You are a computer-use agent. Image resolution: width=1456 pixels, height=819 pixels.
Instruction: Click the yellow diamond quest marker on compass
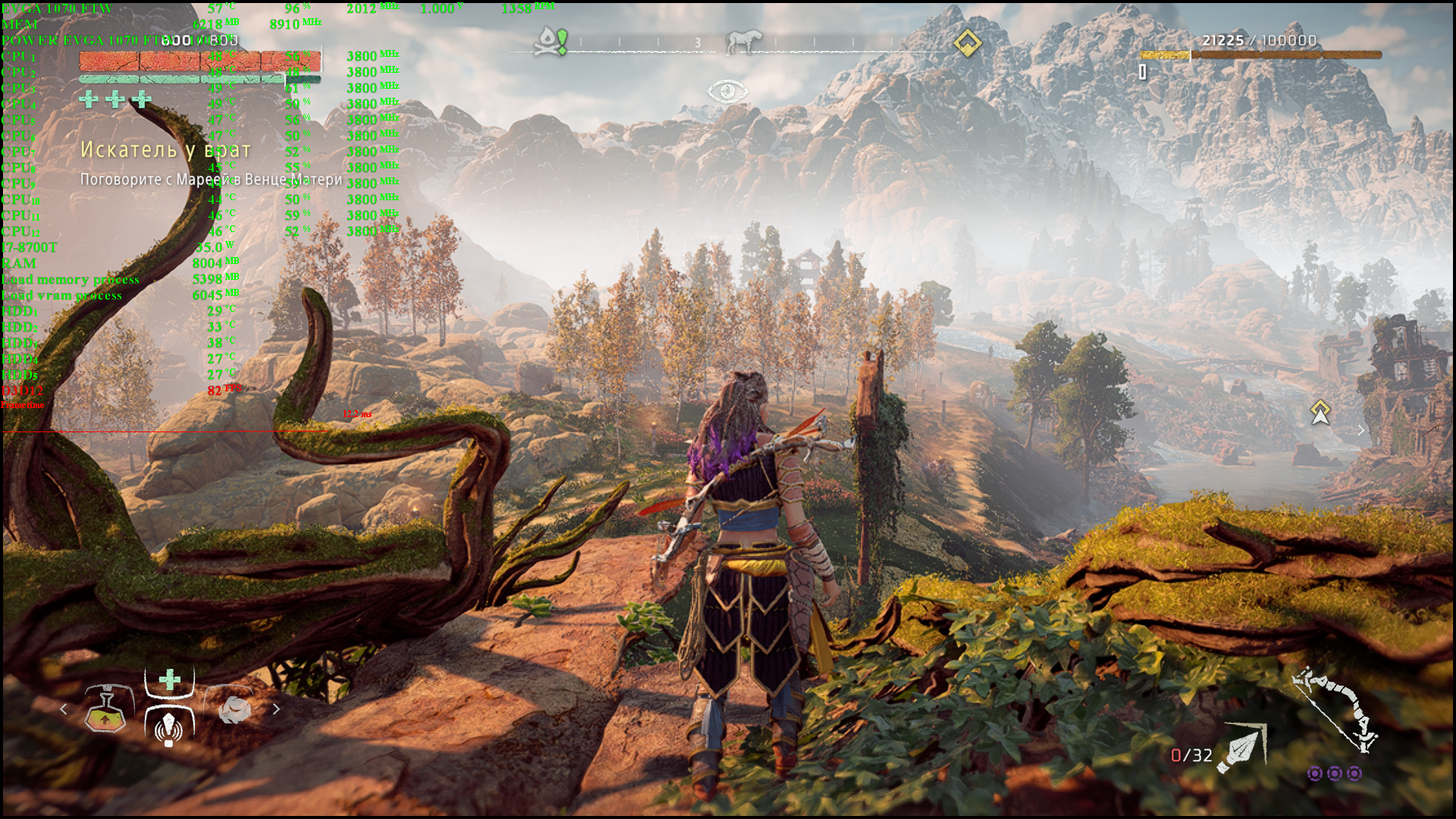[x=967, y=43]
